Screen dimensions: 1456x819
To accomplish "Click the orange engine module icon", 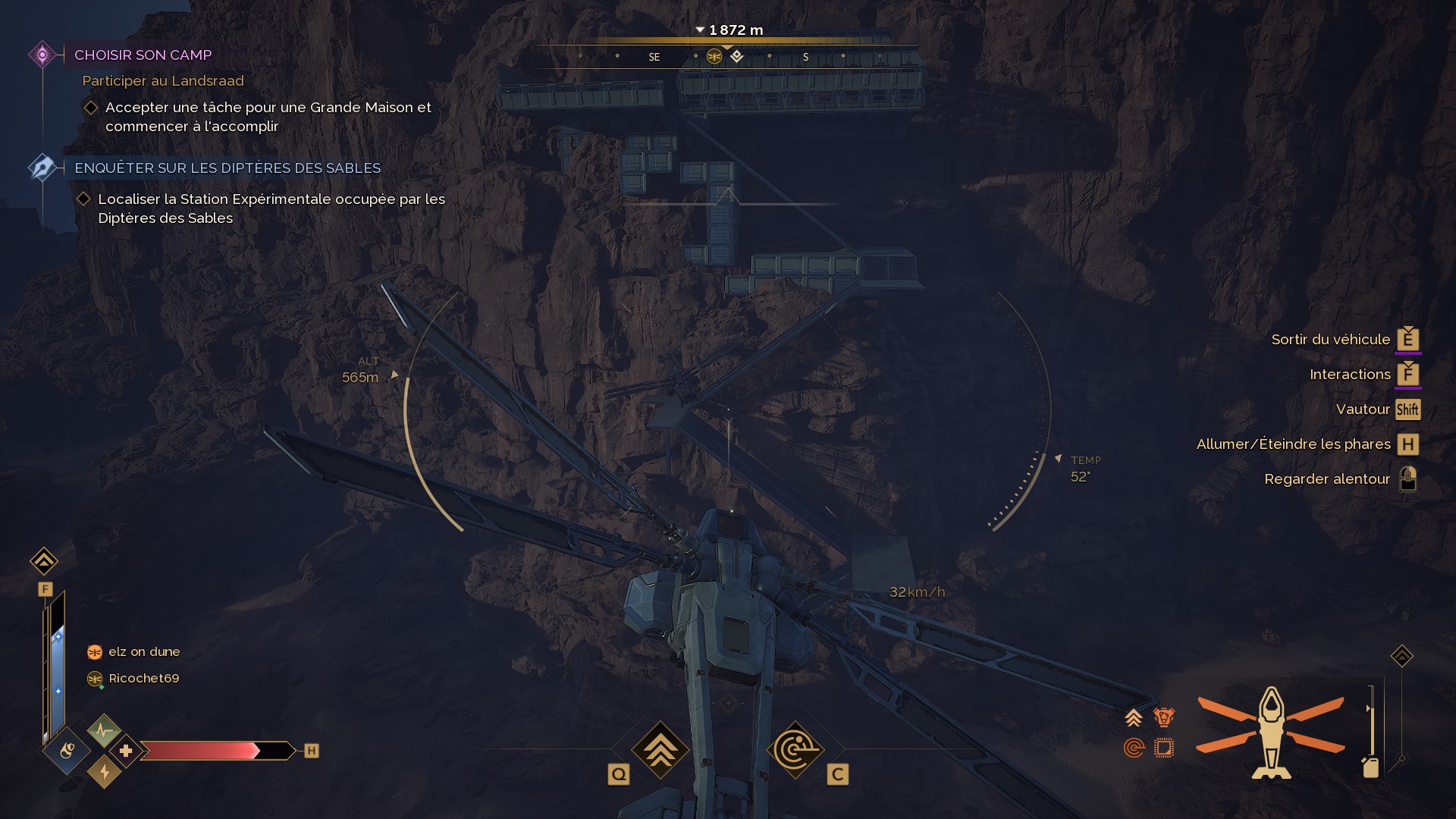I will tap(1163, 717).
